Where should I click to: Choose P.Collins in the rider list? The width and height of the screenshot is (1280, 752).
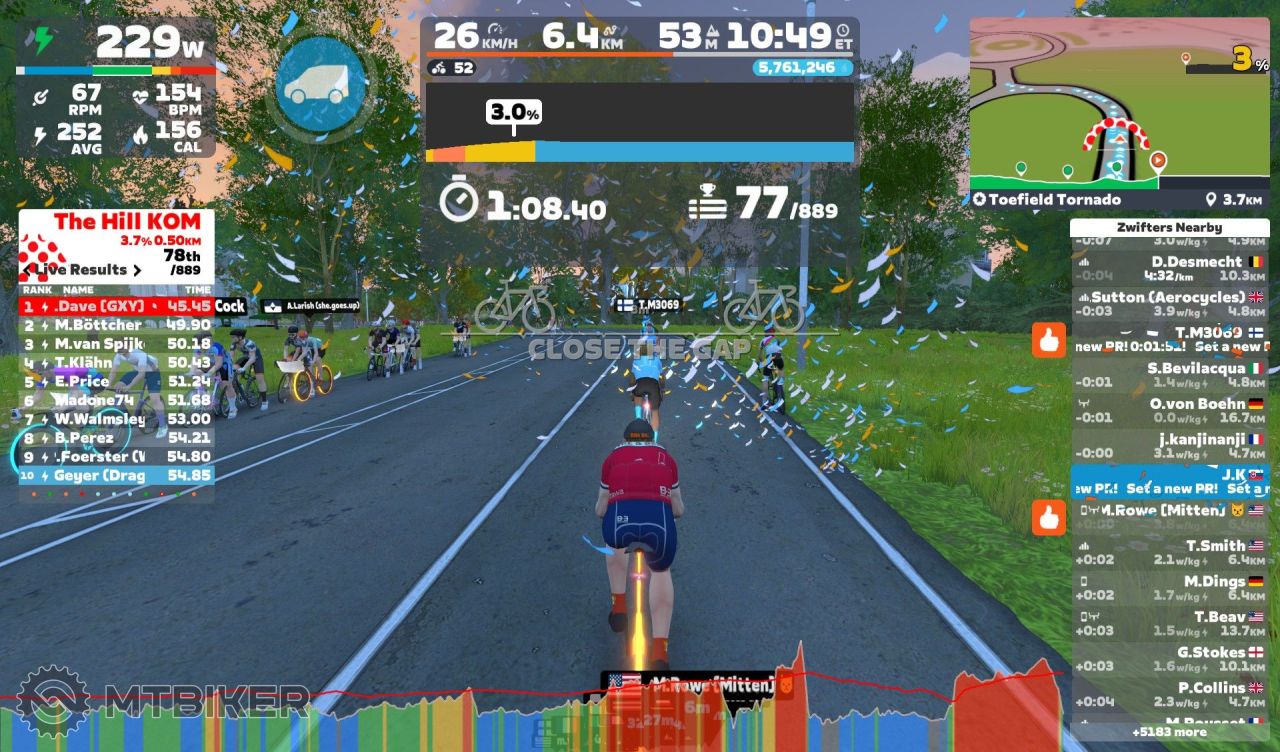1168,694
